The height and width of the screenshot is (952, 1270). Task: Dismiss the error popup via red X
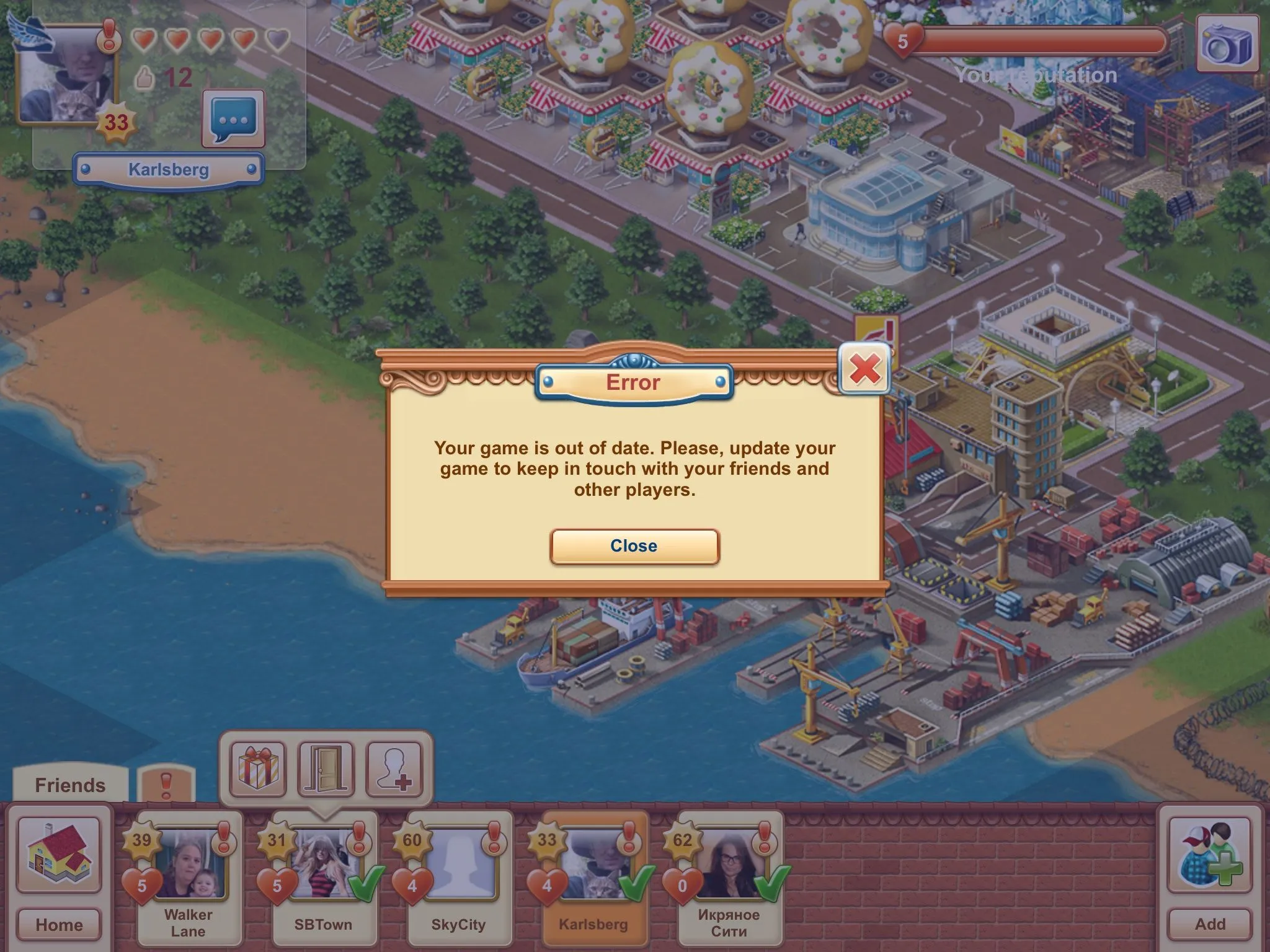coord(864,369)
